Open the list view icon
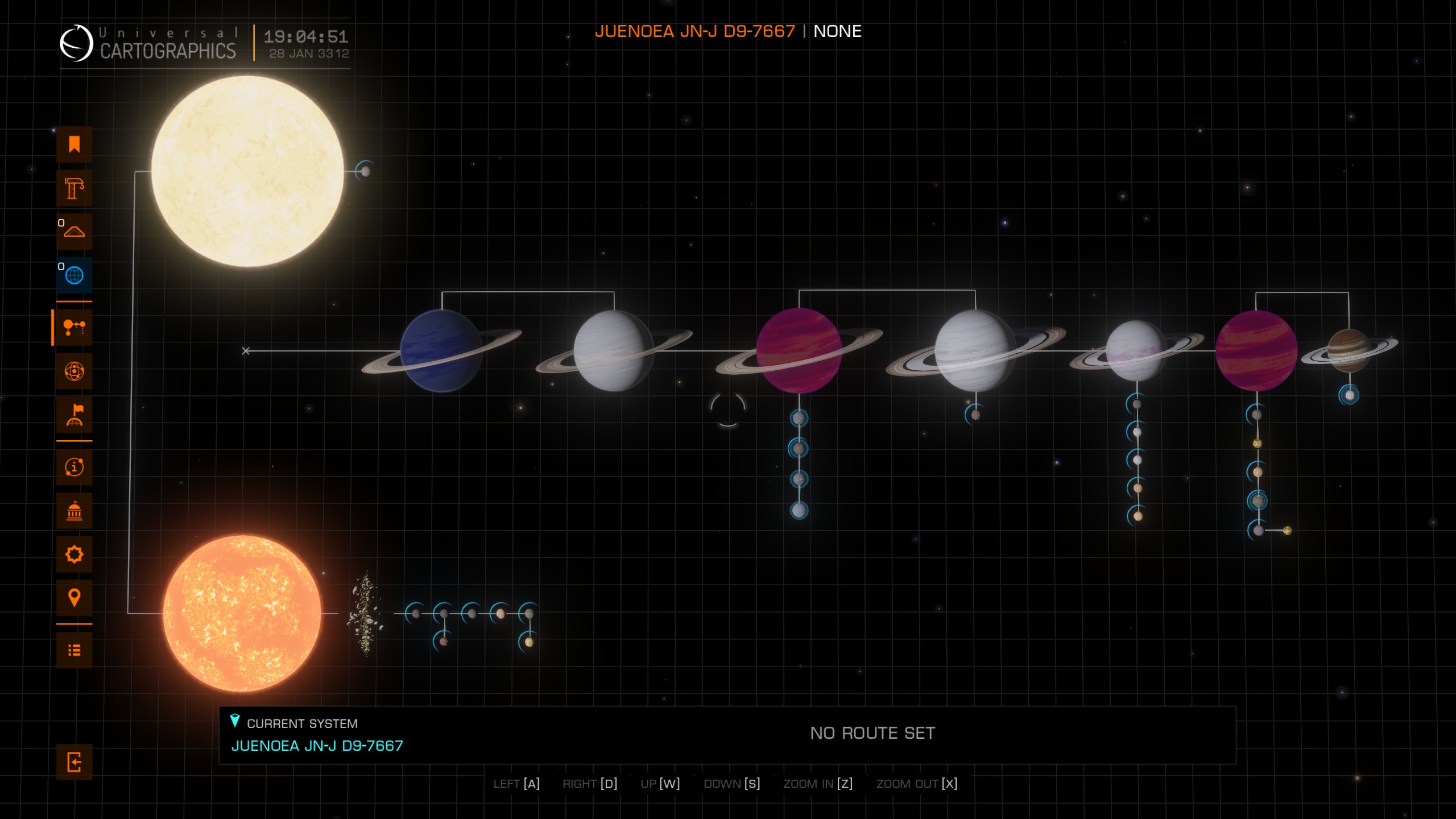 click(x=74, y=650)
